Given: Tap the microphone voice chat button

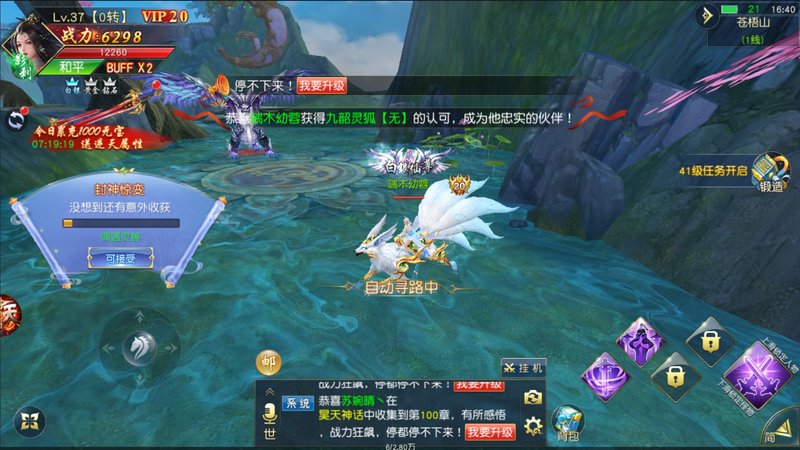Looking at the screenshot, I should click(x=268, y=411).
